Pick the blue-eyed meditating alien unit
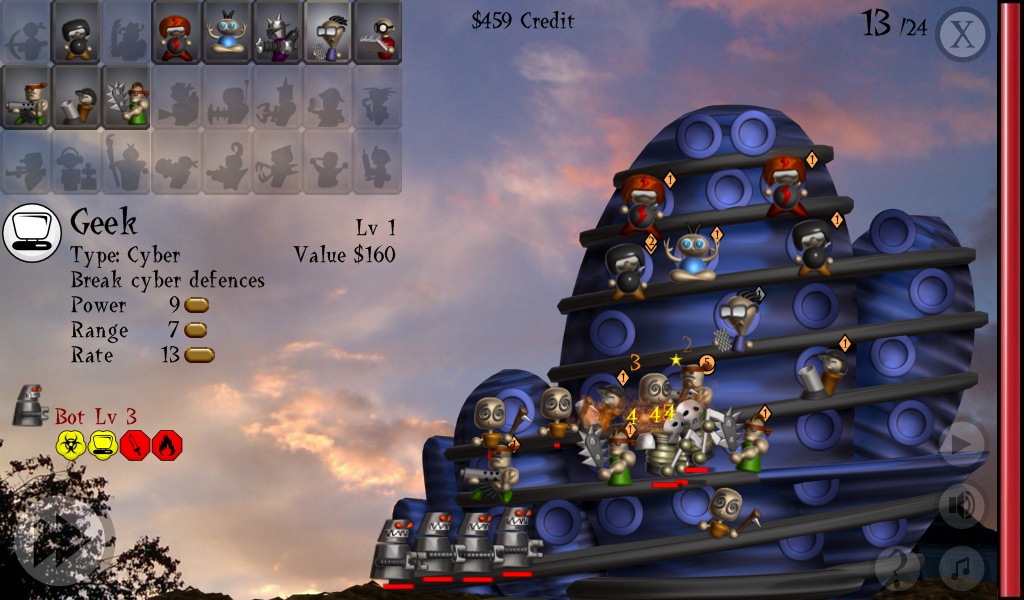 [226, 32]
